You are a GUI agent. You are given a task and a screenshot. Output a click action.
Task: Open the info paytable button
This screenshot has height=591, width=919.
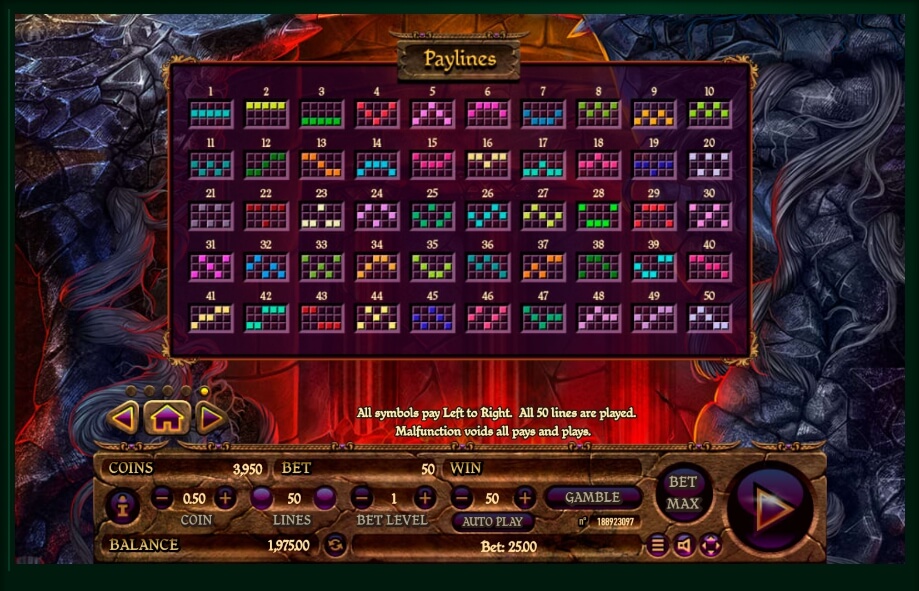coord(122,506)
